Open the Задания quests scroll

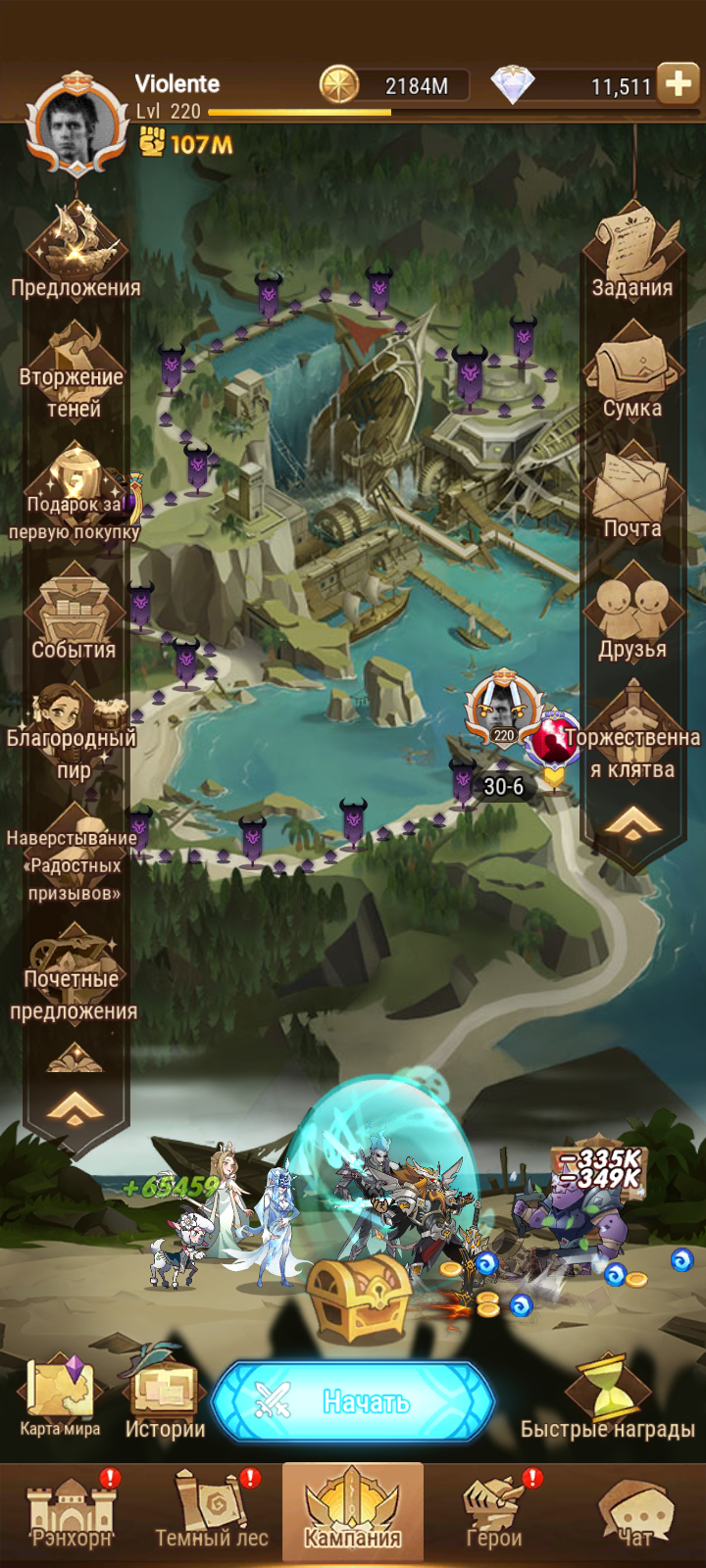[632, 250]
